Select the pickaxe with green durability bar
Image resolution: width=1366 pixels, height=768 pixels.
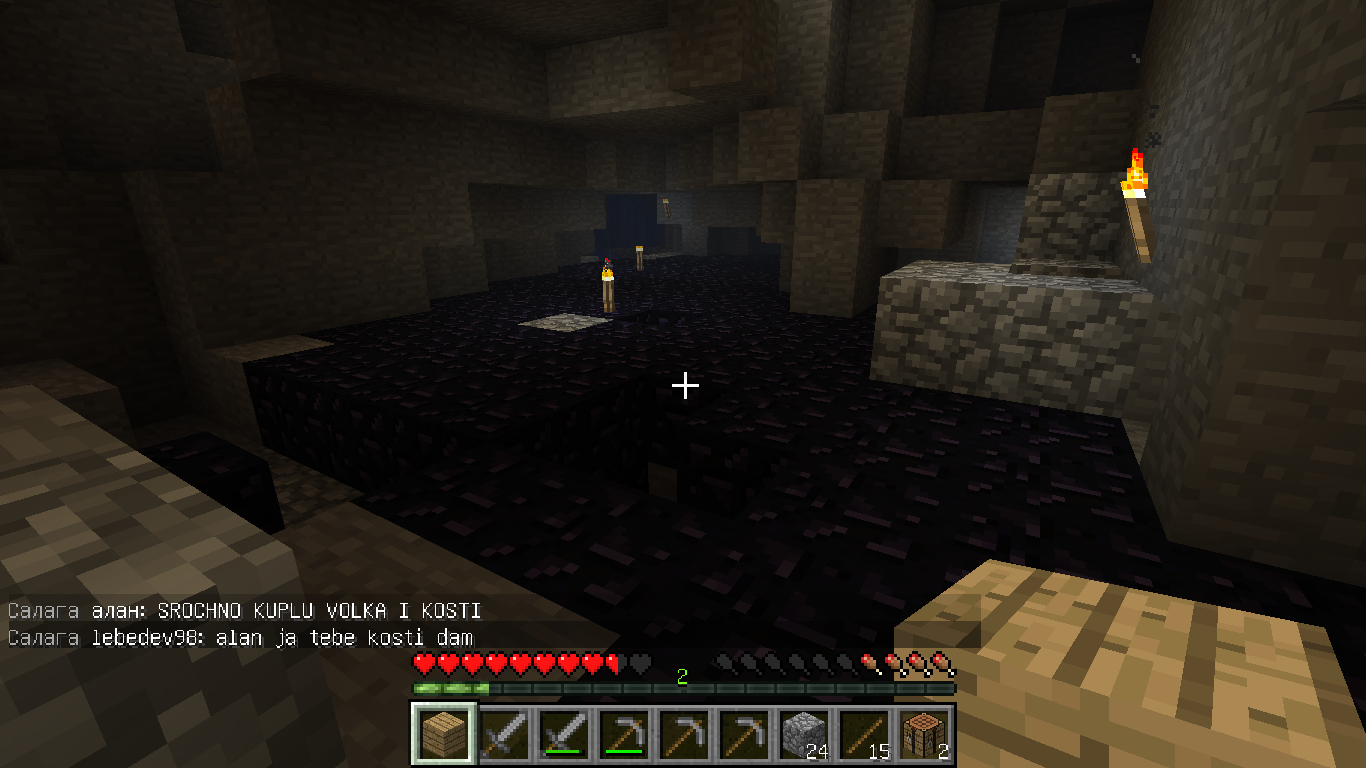coord(624,735)
